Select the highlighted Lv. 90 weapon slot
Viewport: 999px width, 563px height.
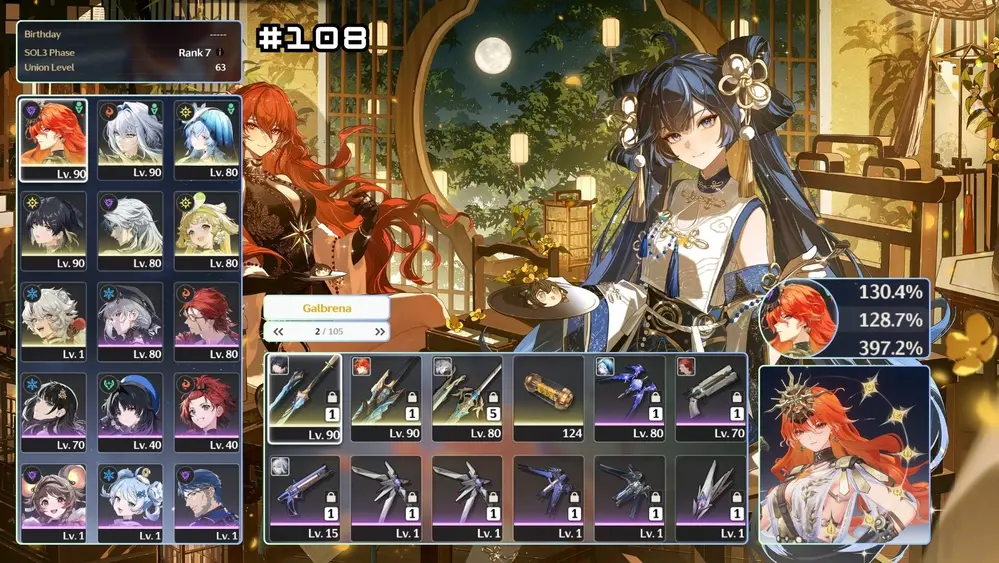[304, 398]
